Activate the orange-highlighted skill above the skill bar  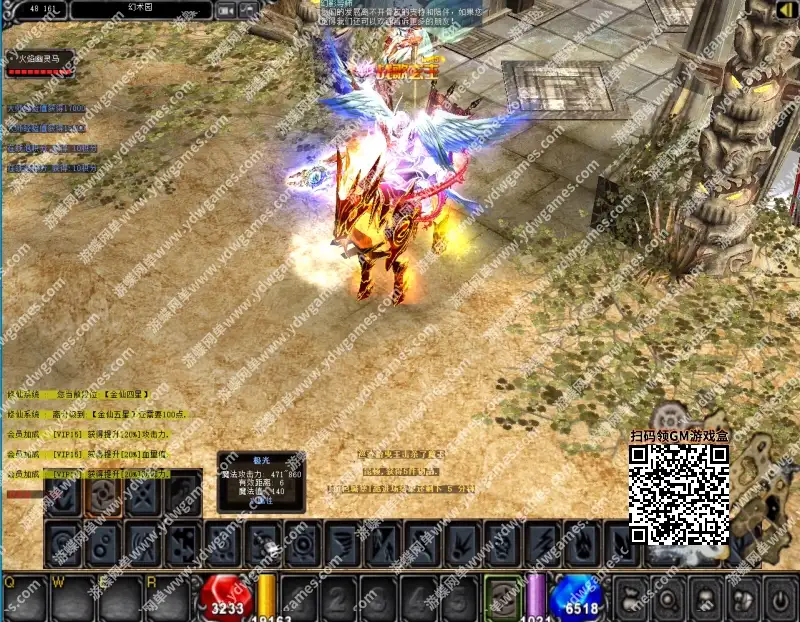point(103,495)
